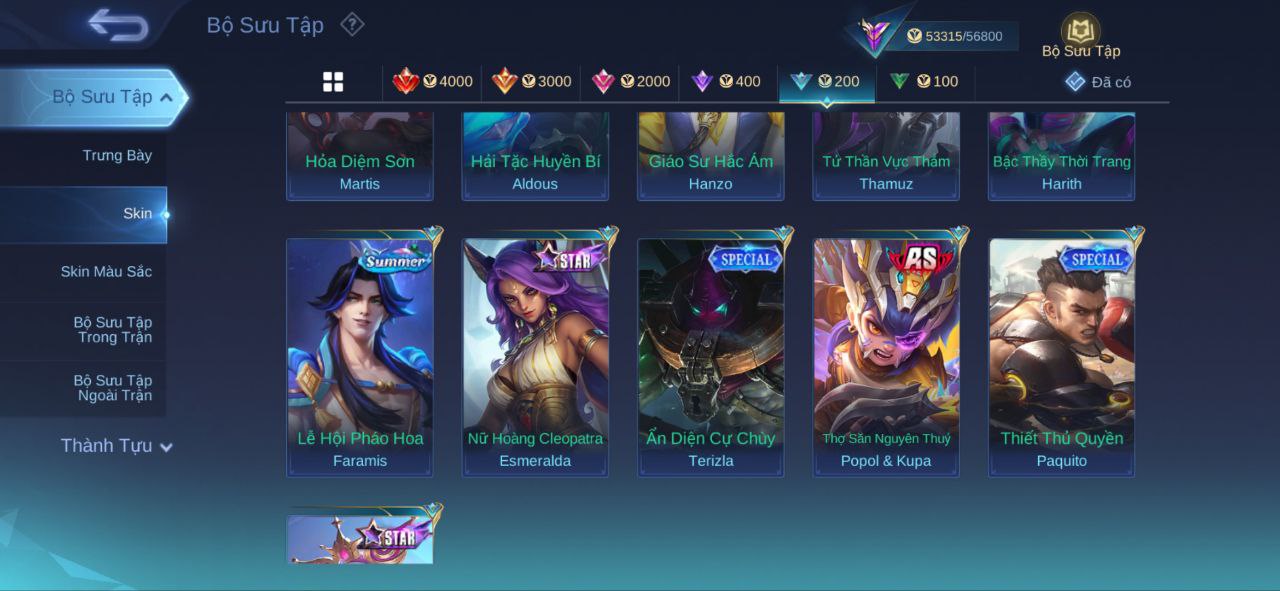
Task: Toggle the Đã có owned filter
Action: click(x=1098, y=82)
